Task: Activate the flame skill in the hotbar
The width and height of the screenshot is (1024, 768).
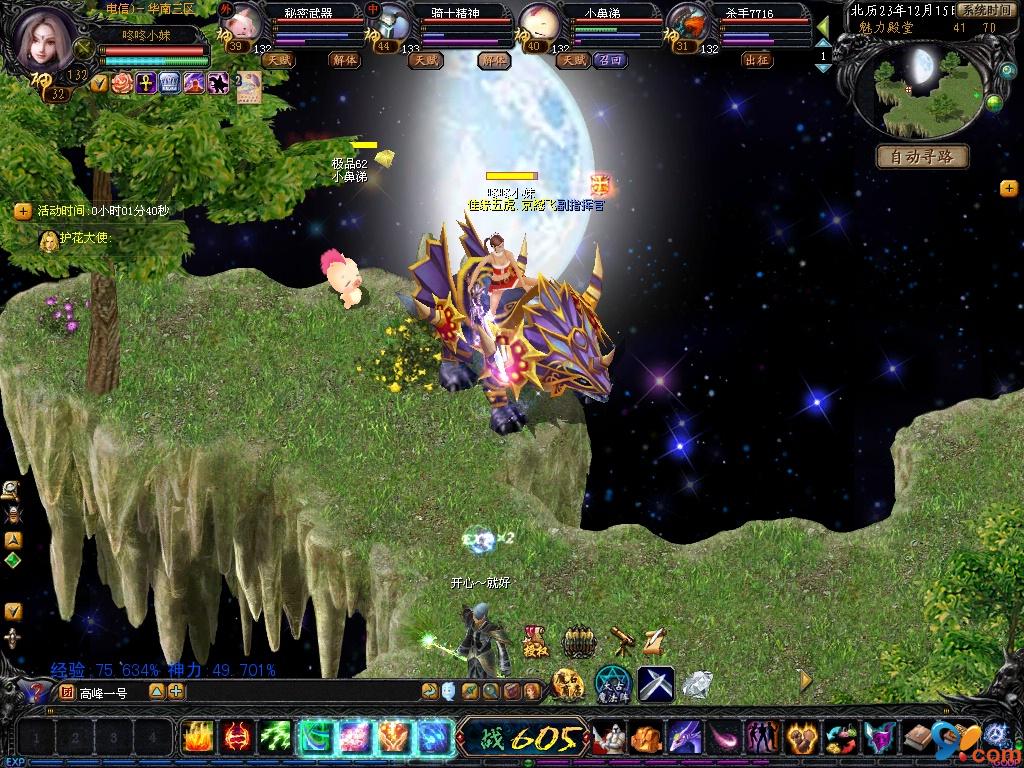Action: click(x=197, y=738)
